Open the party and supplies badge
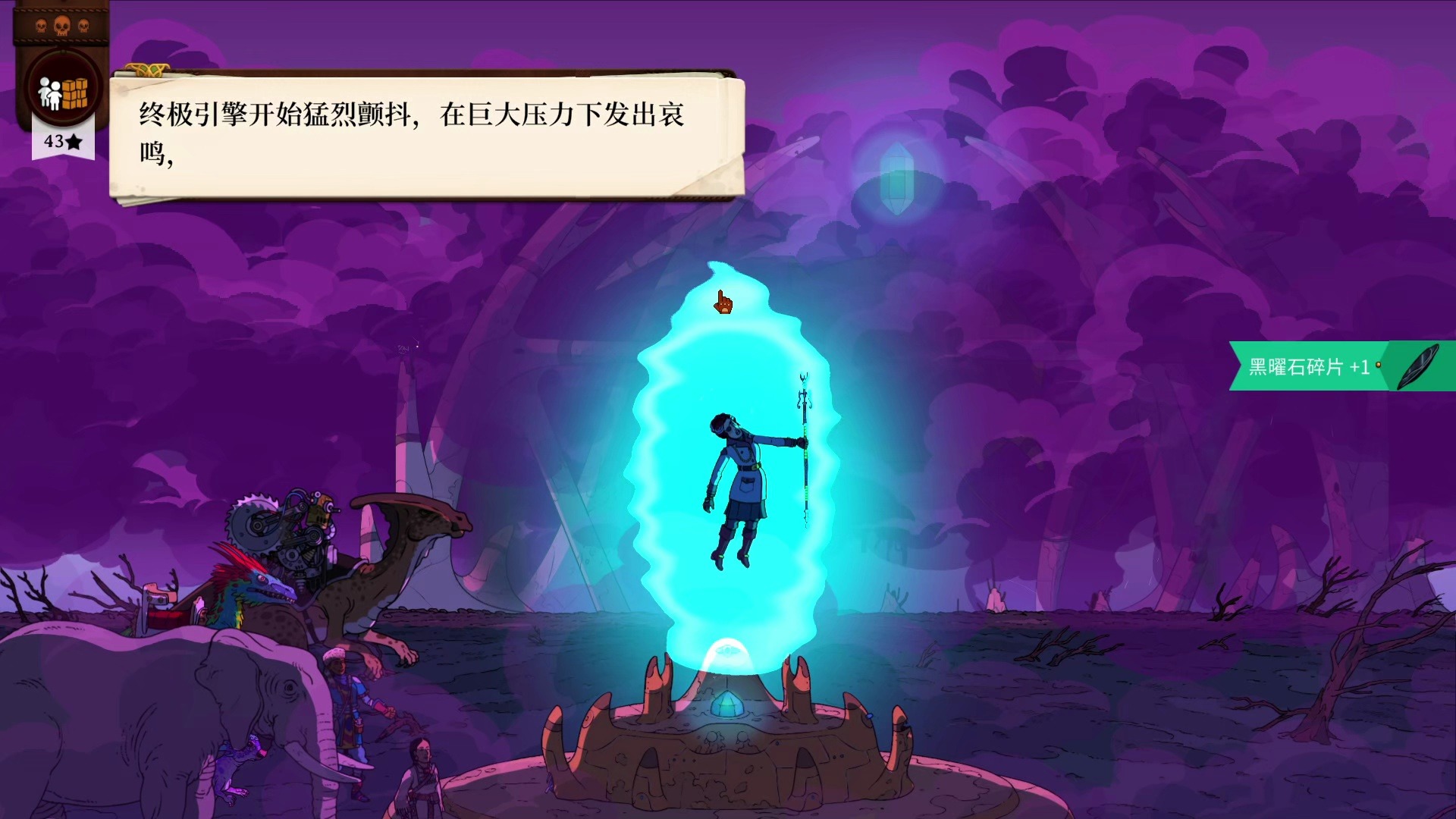 64,91
